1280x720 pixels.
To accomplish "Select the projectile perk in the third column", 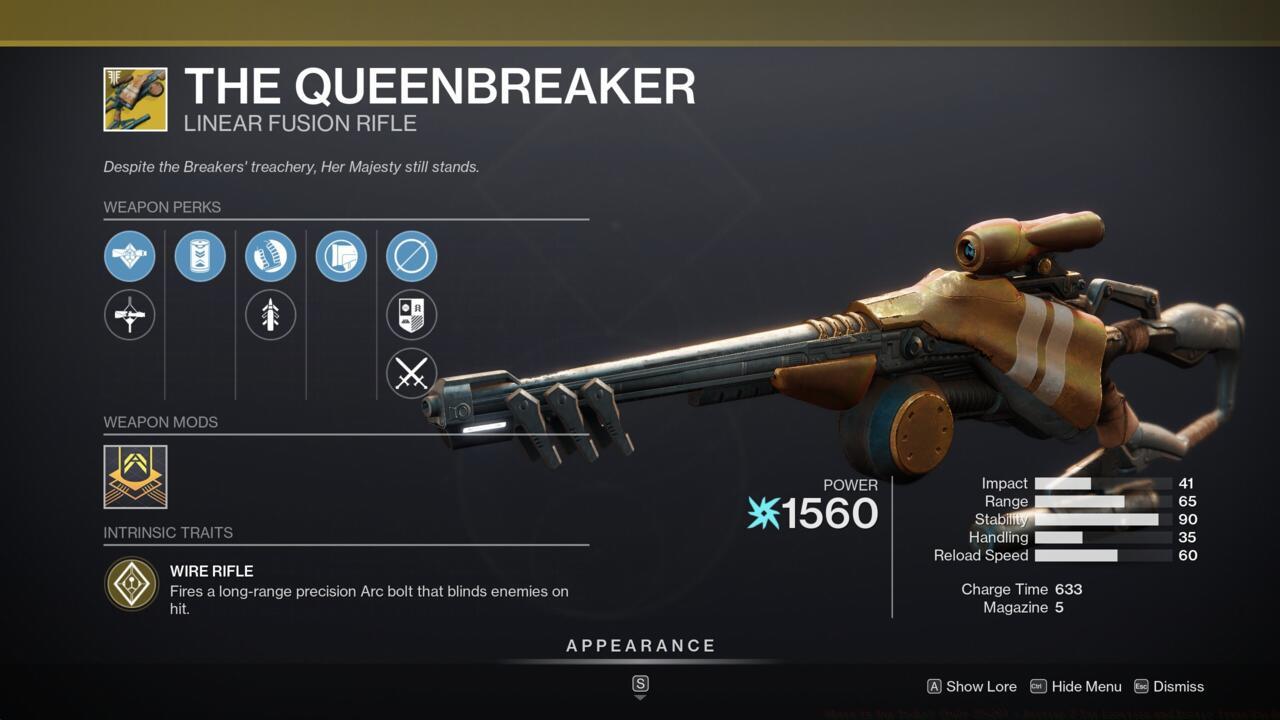I will point(270,315).
